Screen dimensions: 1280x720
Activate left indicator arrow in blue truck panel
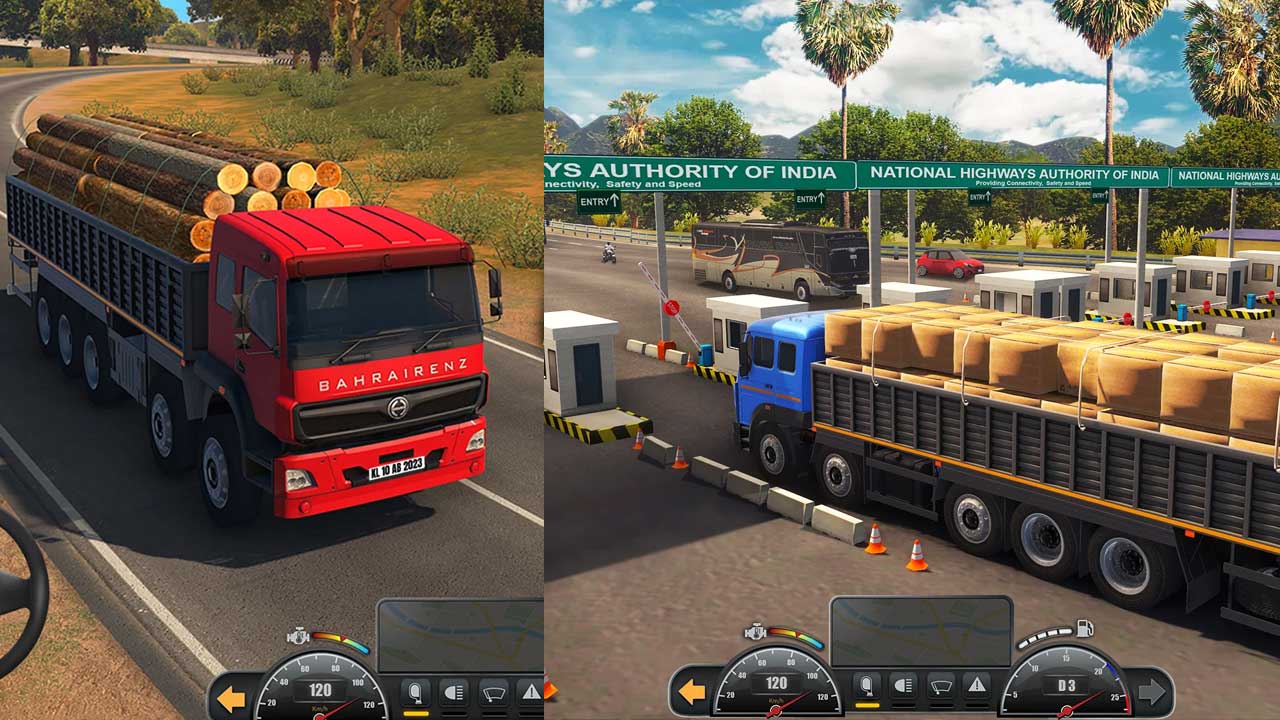(x=691, y=692)
